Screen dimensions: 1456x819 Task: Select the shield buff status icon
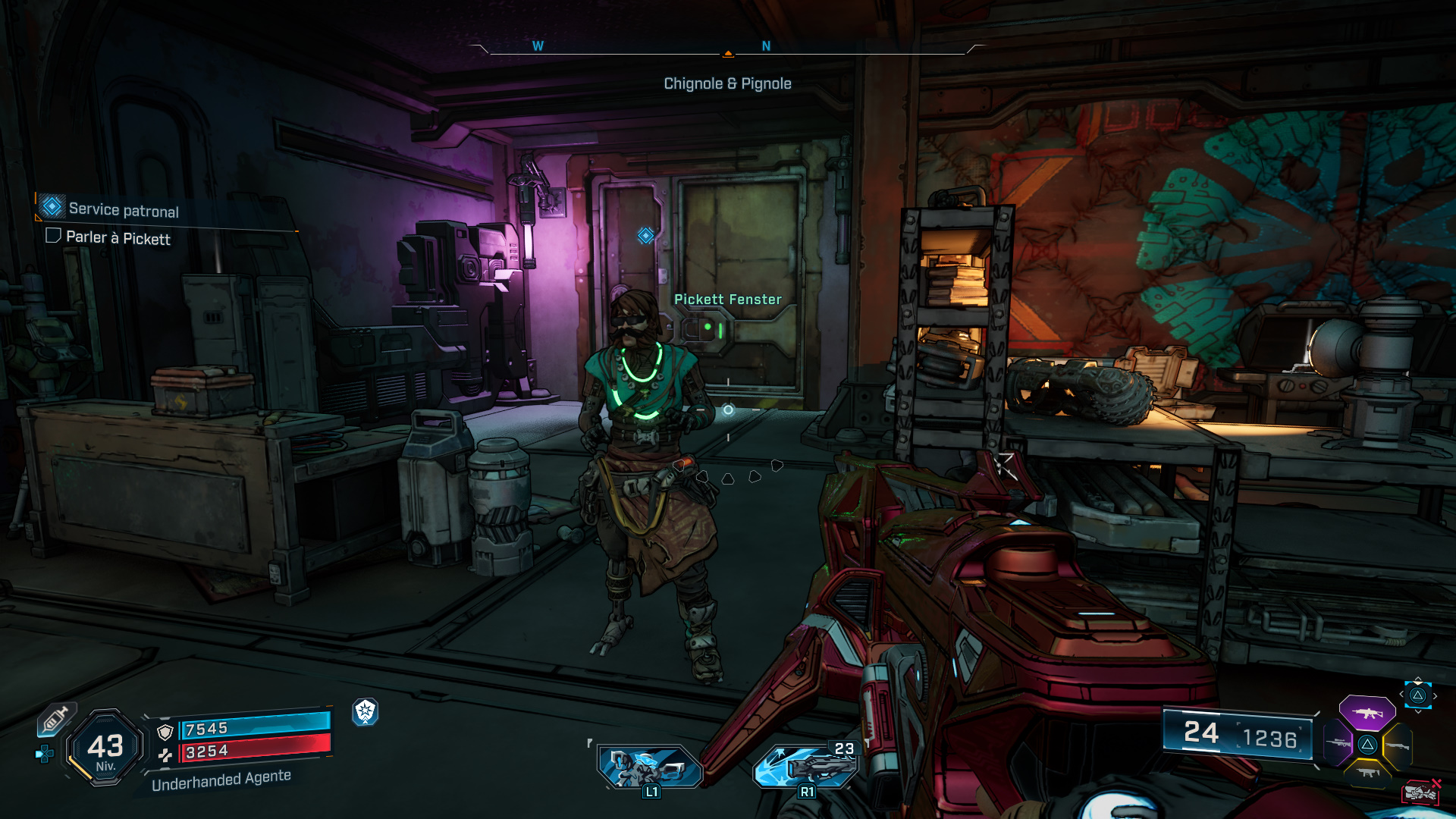(366, 711)
